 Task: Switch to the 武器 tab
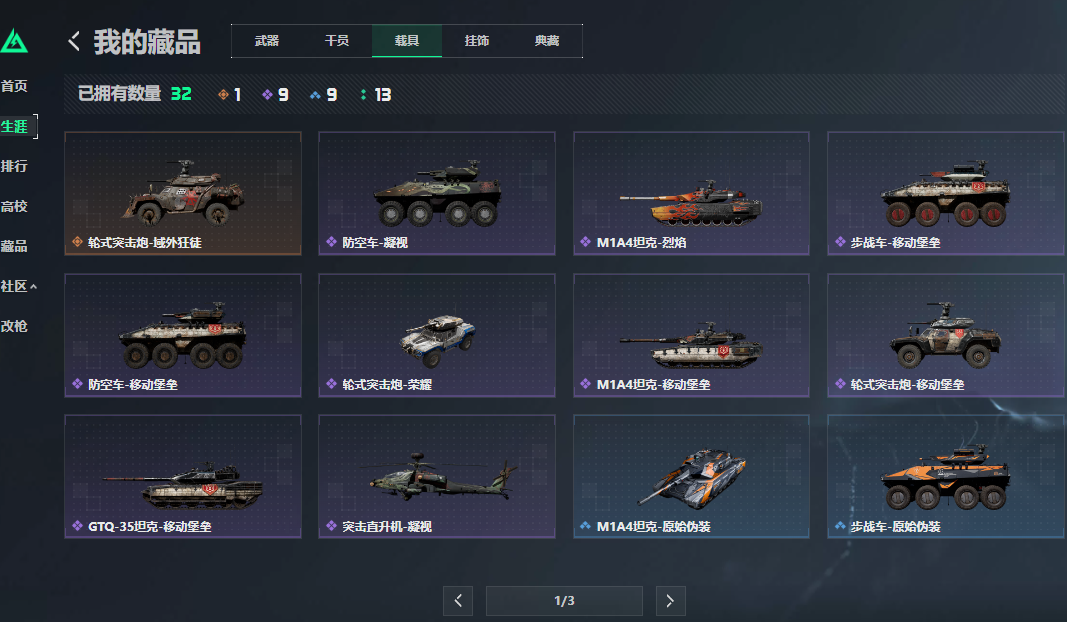coord(267,41)
